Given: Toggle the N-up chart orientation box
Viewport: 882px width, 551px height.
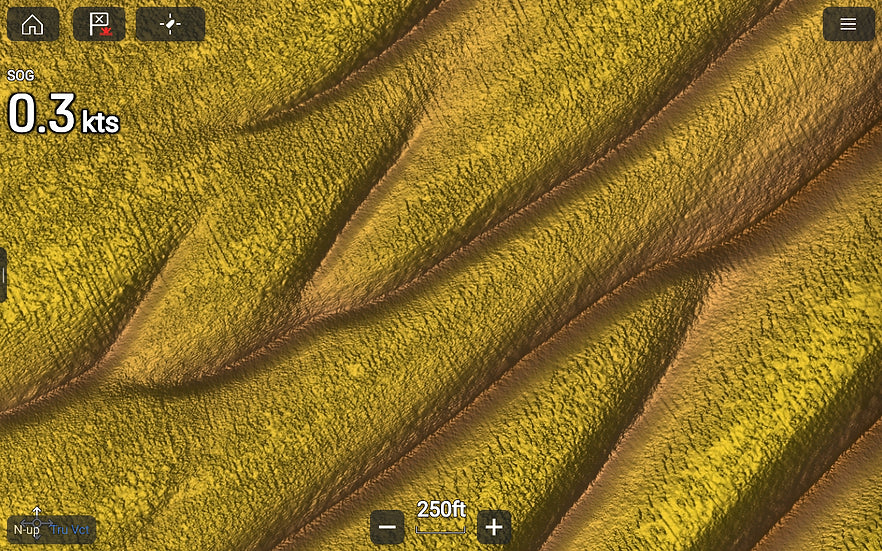Looking at the screenshot, I should (x=50, y=529).
